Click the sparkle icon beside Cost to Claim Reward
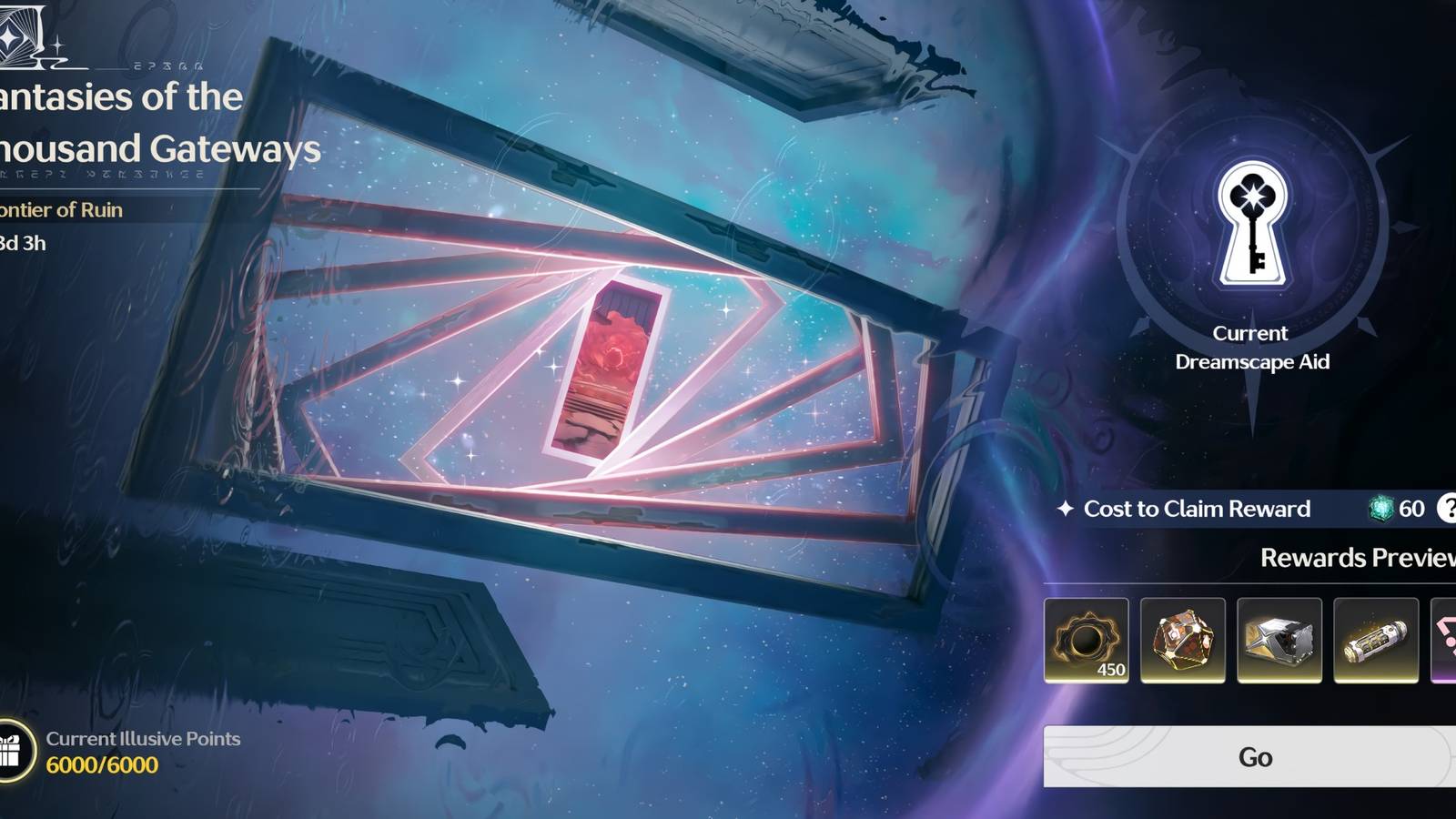The image size is (1456, 819). coord(1064,509)
